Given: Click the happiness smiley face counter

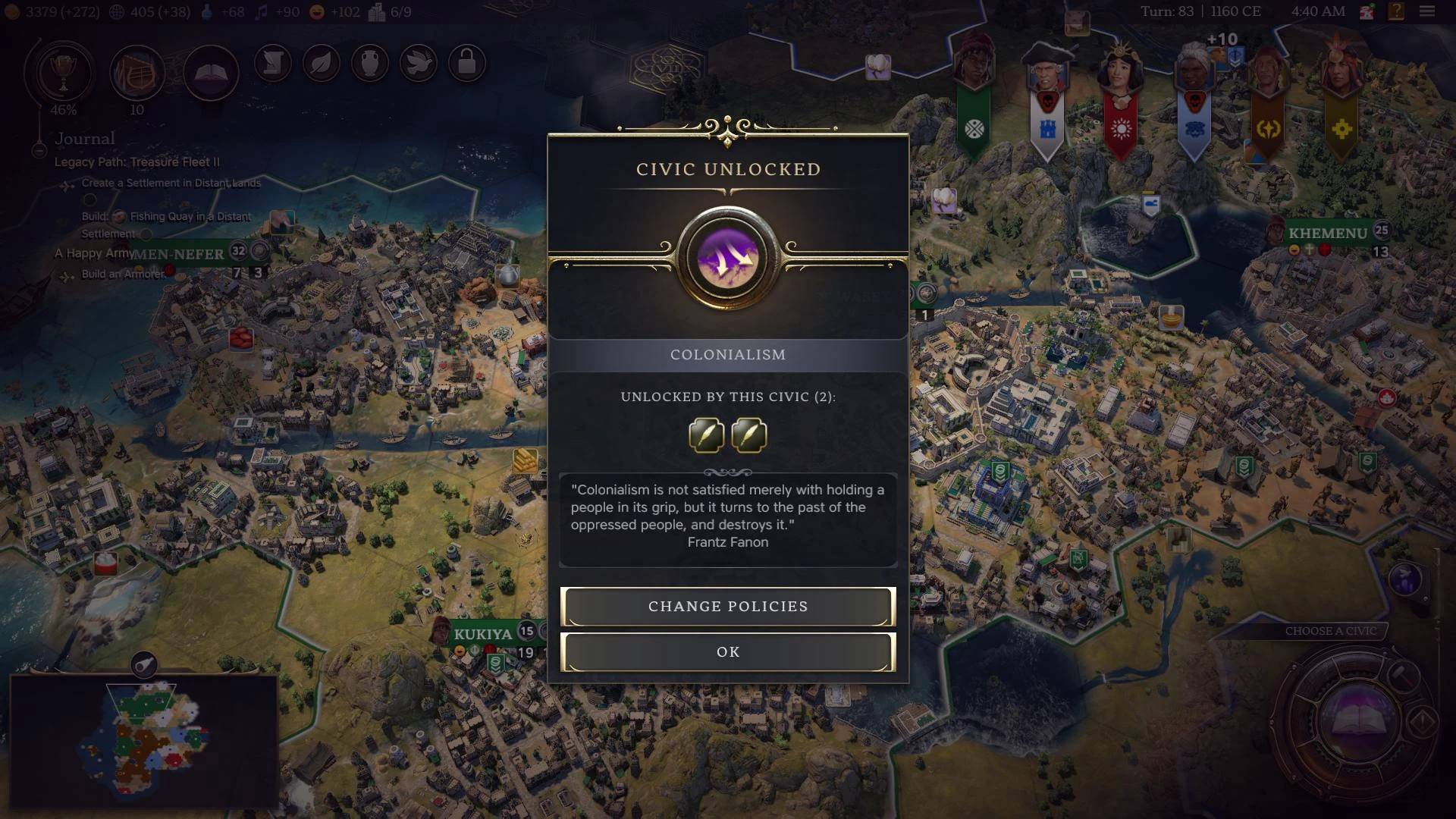Looking at the screenshot, I should point(316,12).
